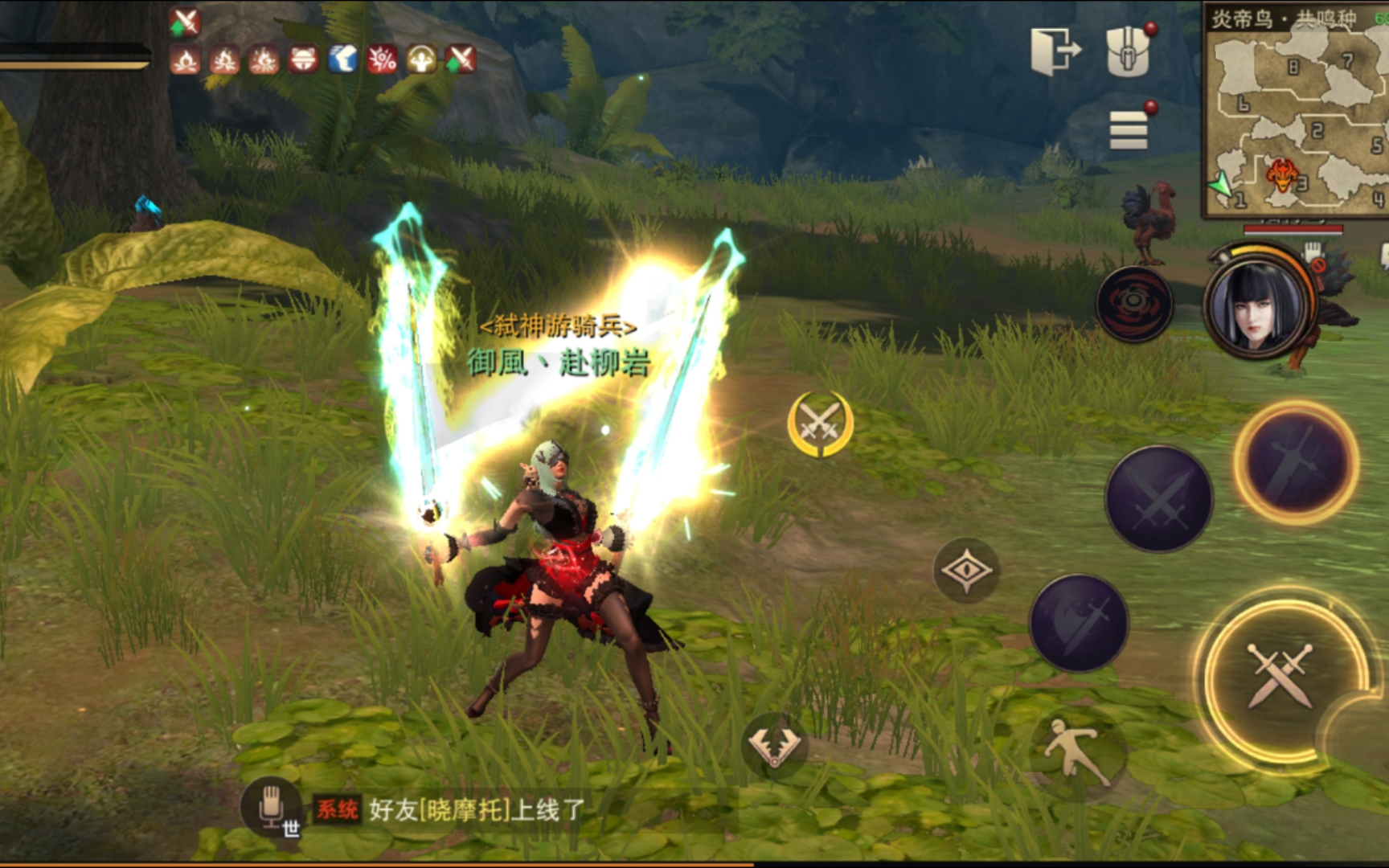Use the axe and sword skill
Image resolution: width=1389 pixels, height=868 pixels.
[x=1079, y=623]
